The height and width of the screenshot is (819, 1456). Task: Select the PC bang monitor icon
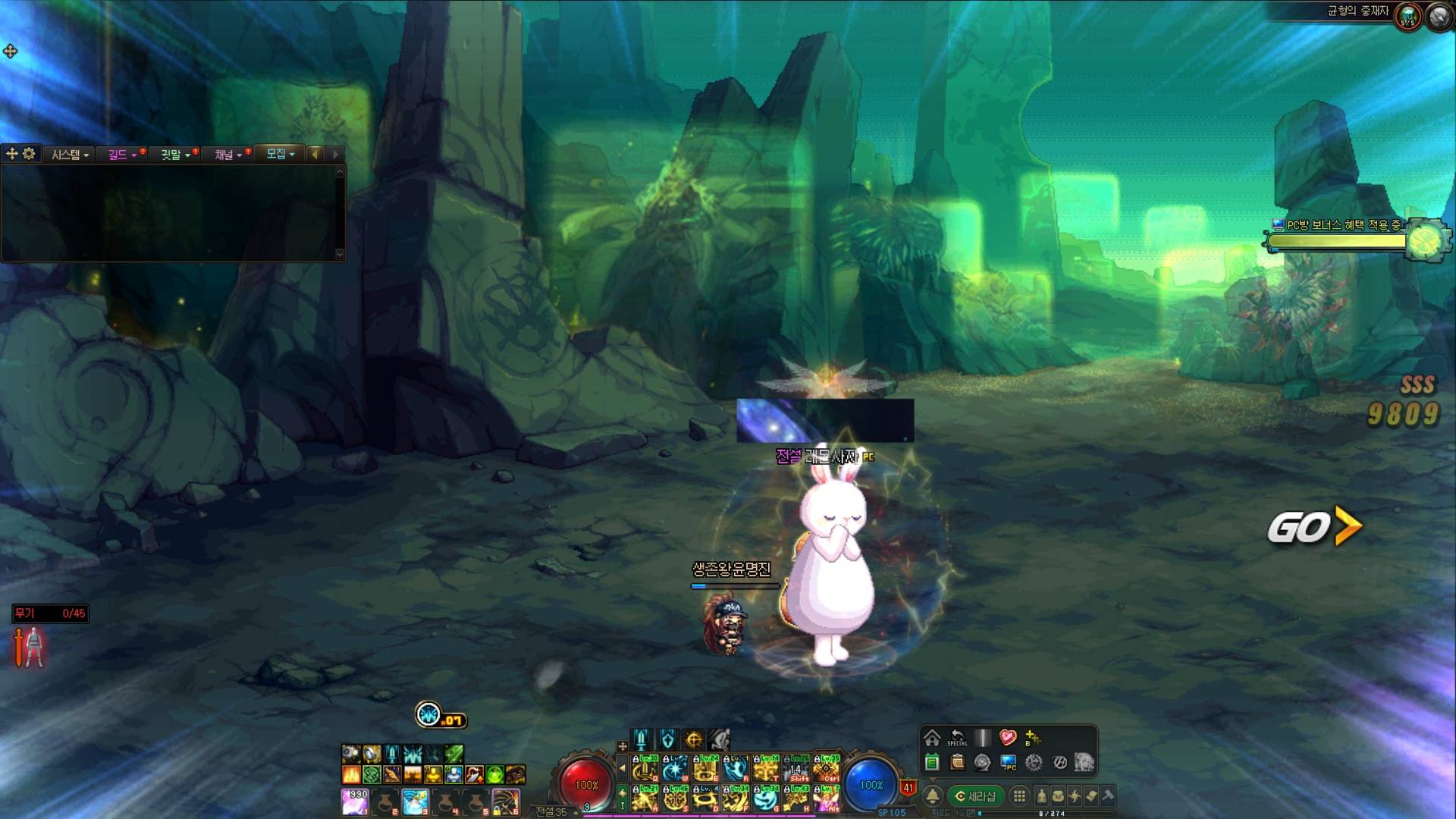pyautogui.click(x=1009, y=762)
